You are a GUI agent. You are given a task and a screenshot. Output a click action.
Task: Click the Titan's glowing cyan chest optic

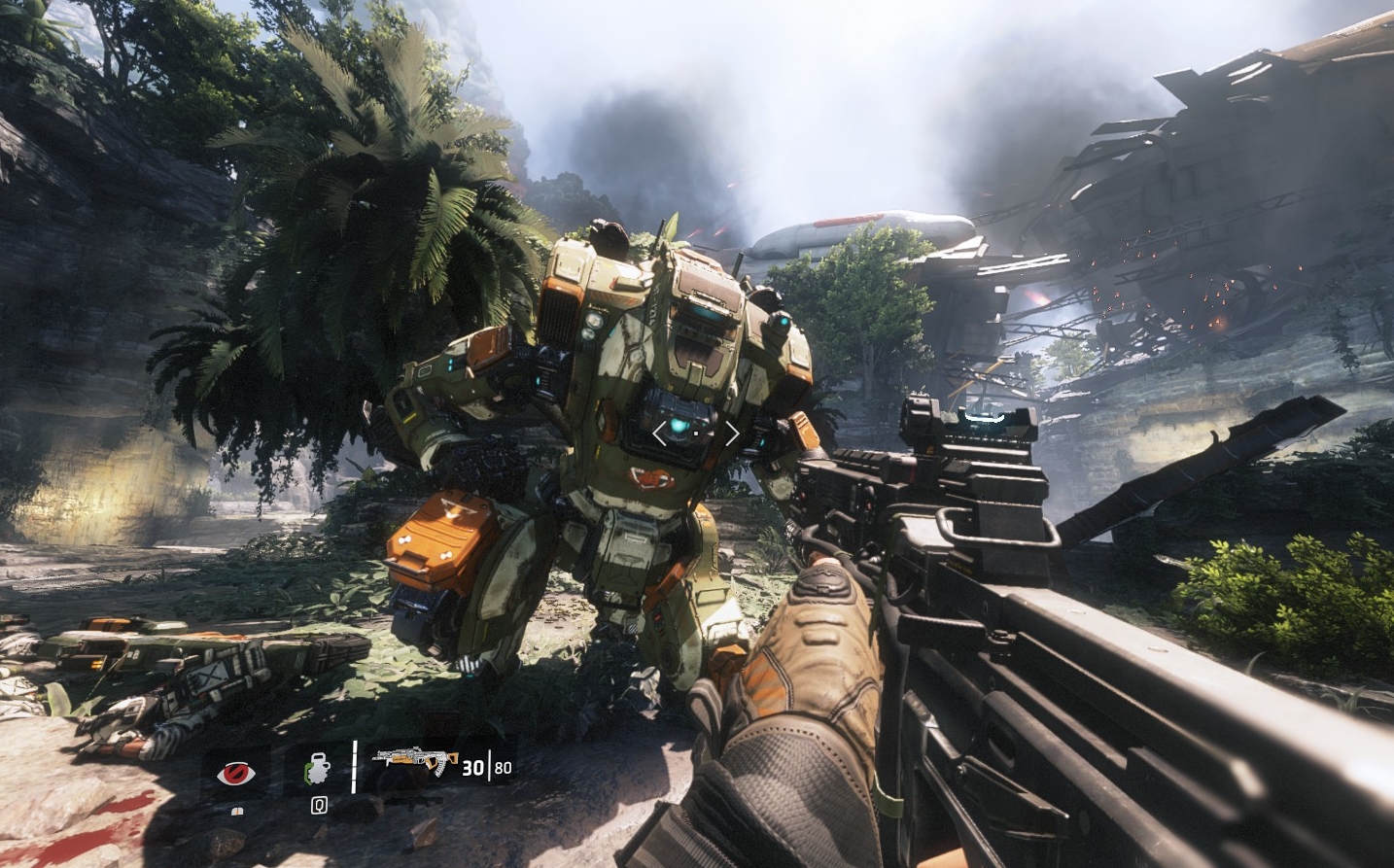tap(679, 426)
